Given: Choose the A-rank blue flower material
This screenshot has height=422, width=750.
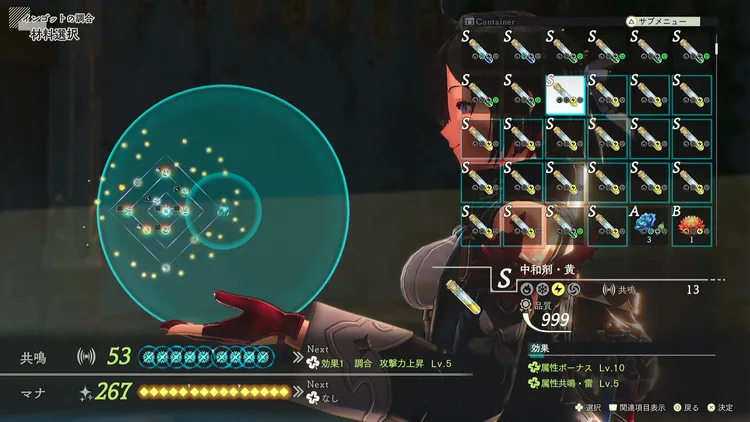Looking at the screenshot, I should 648,223.
